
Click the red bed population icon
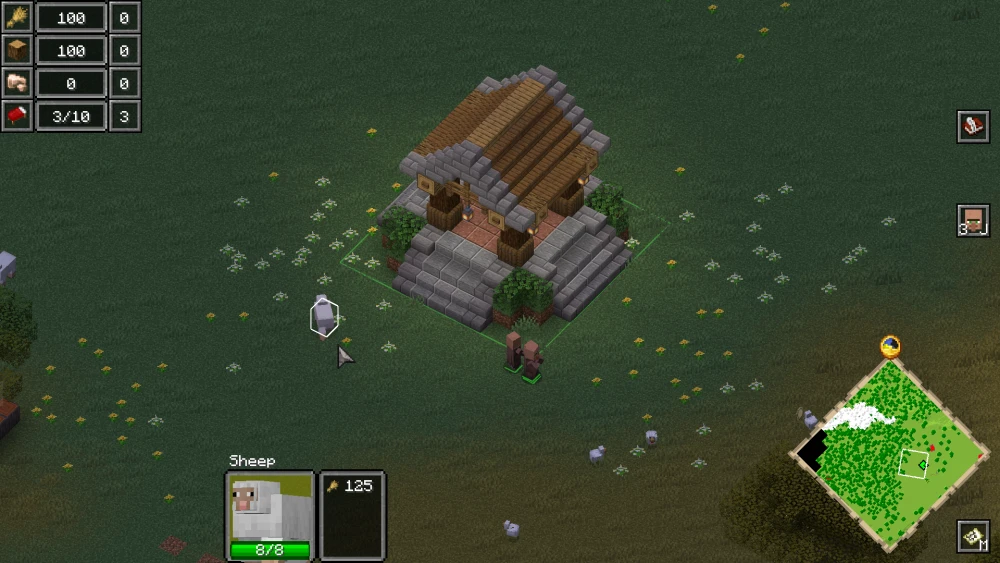tap(17, 116)
